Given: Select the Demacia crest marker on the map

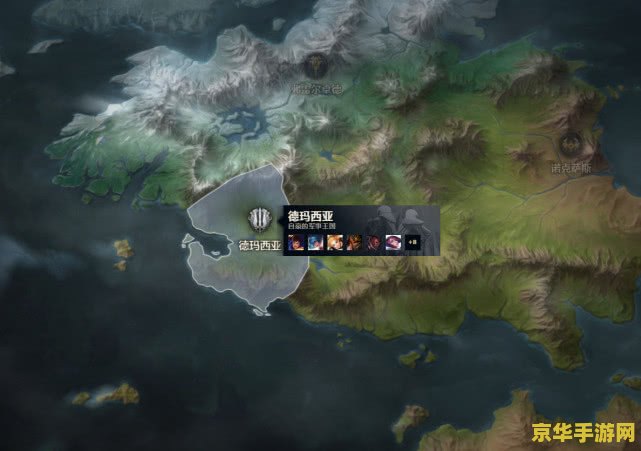Looking at the screenshot, I should [260, 220].
